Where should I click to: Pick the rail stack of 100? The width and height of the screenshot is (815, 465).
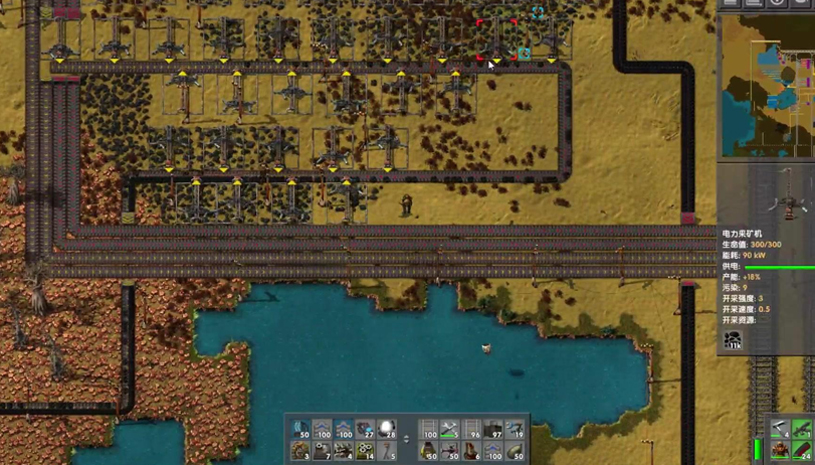(429, 430)
